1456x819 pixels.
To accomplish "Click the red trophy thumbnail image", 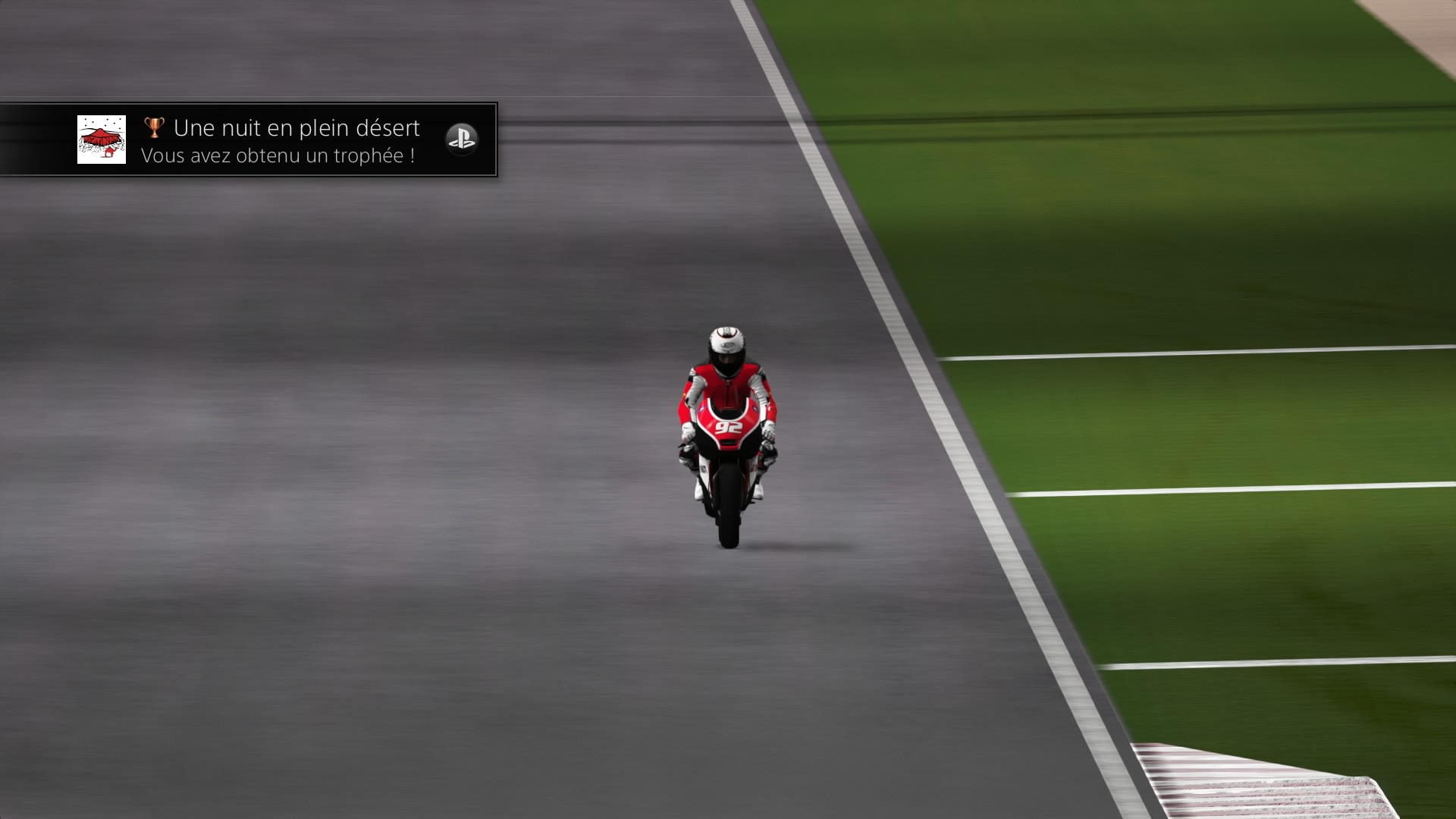I will [102, 140].
